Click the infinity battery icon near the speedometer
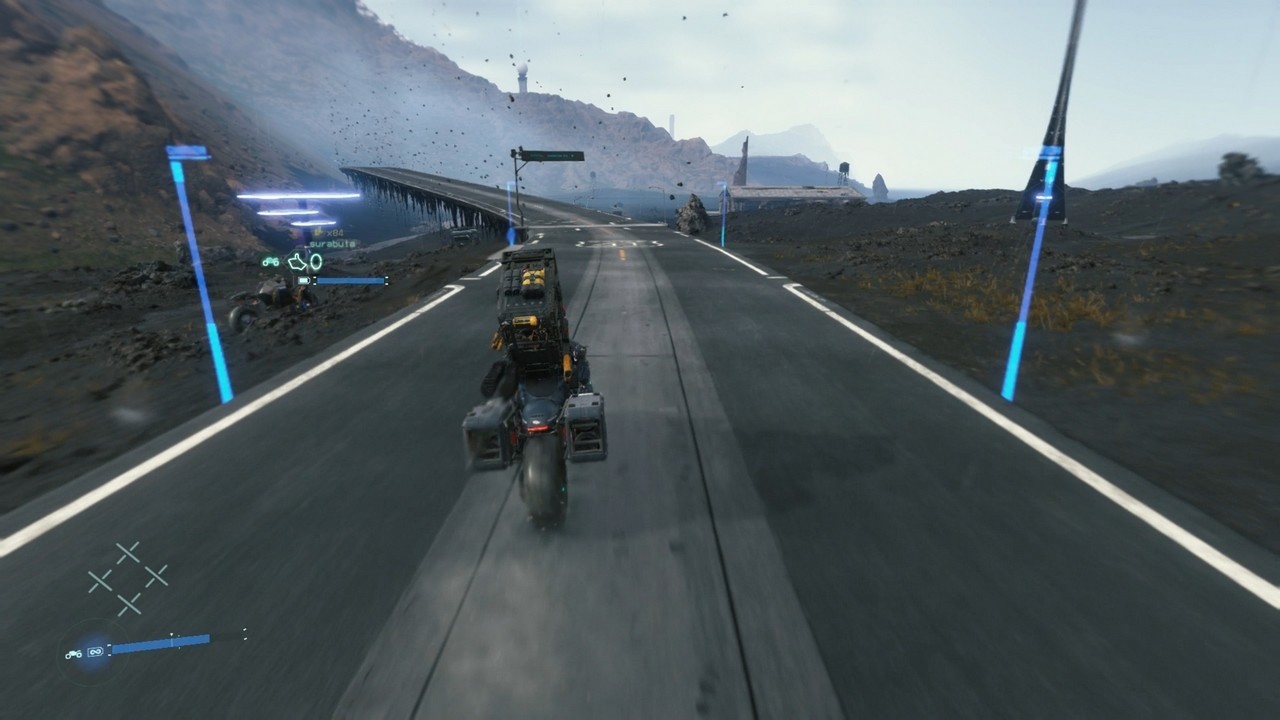 pyautogui.click(x=95, y=652)
